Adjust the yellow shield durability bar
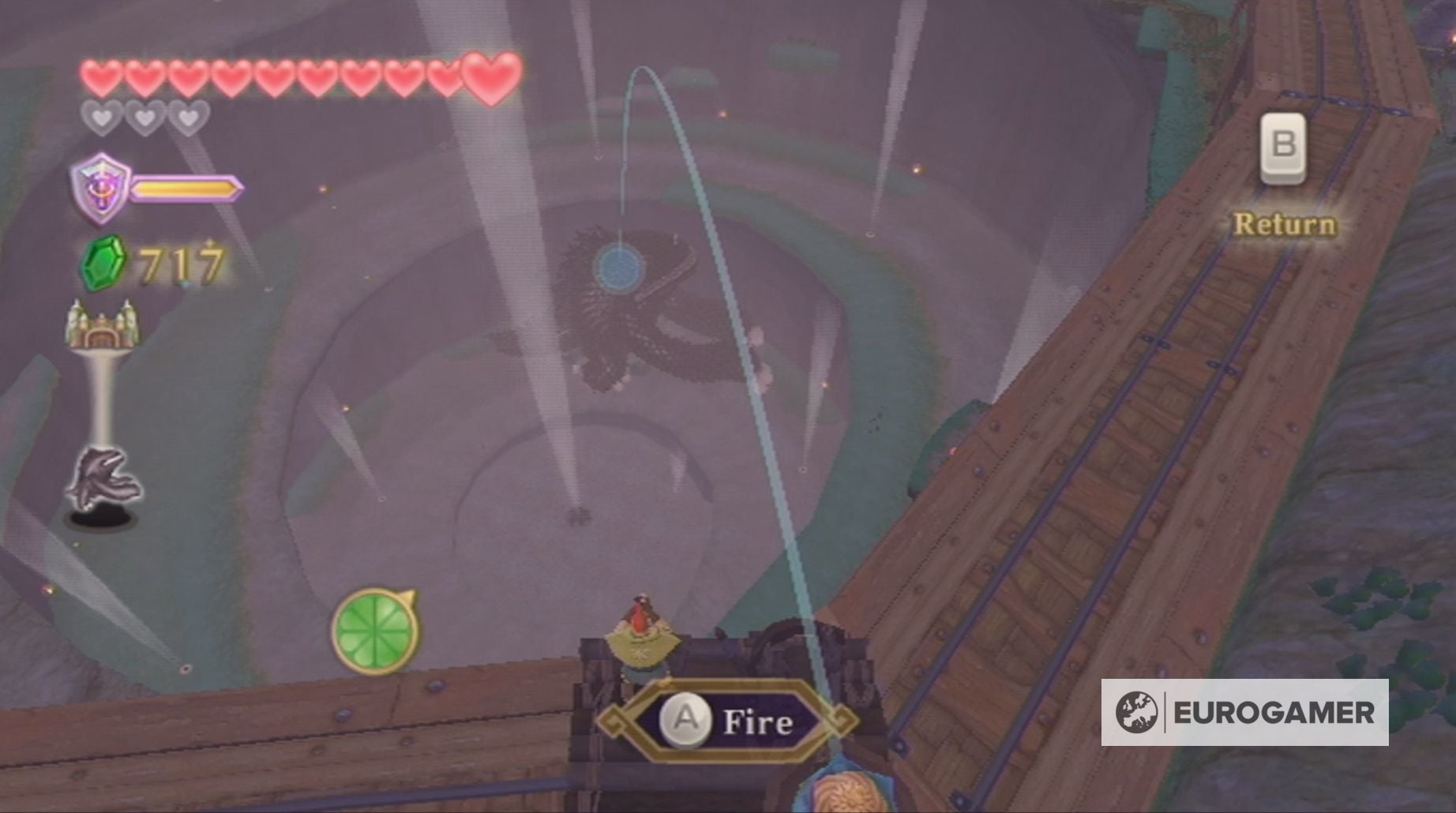 (x=186, y=189)
